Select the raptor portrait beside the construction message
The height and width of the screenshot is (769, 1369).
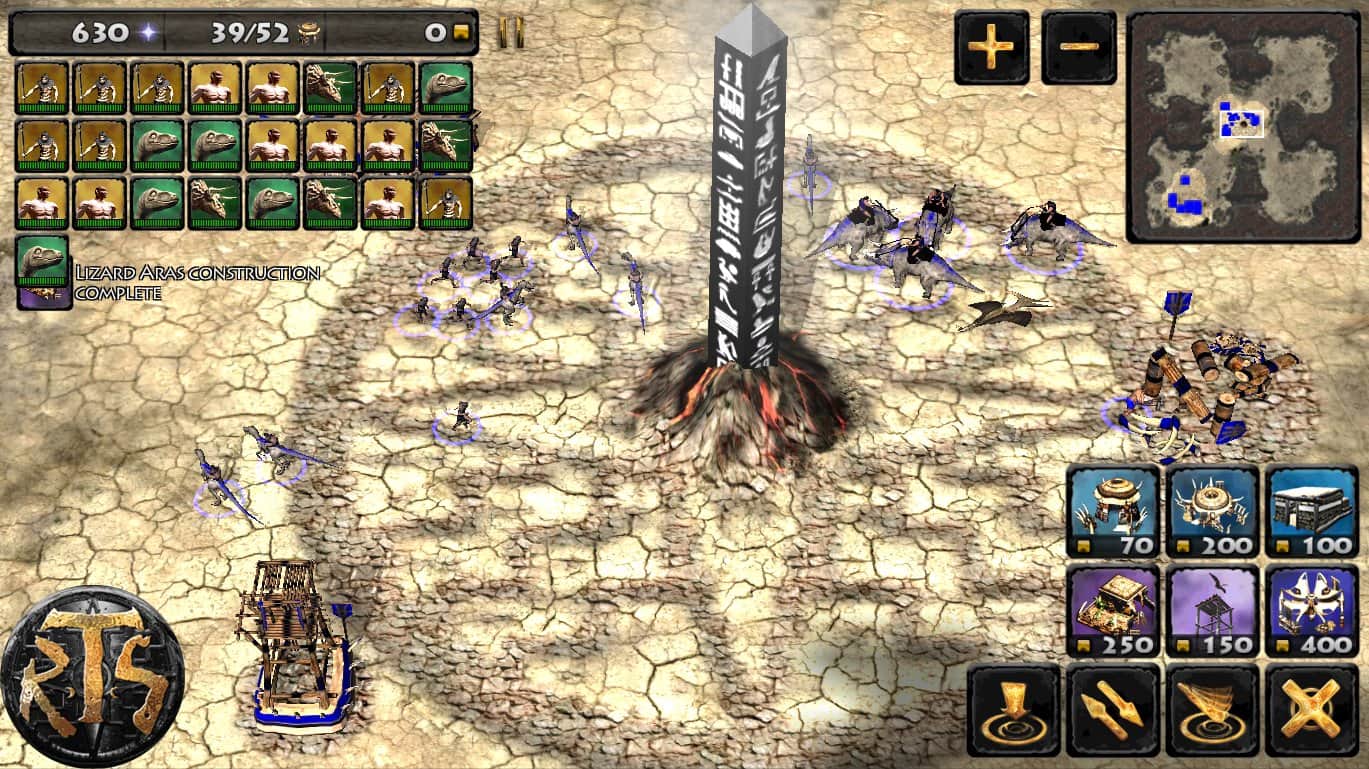43,263
